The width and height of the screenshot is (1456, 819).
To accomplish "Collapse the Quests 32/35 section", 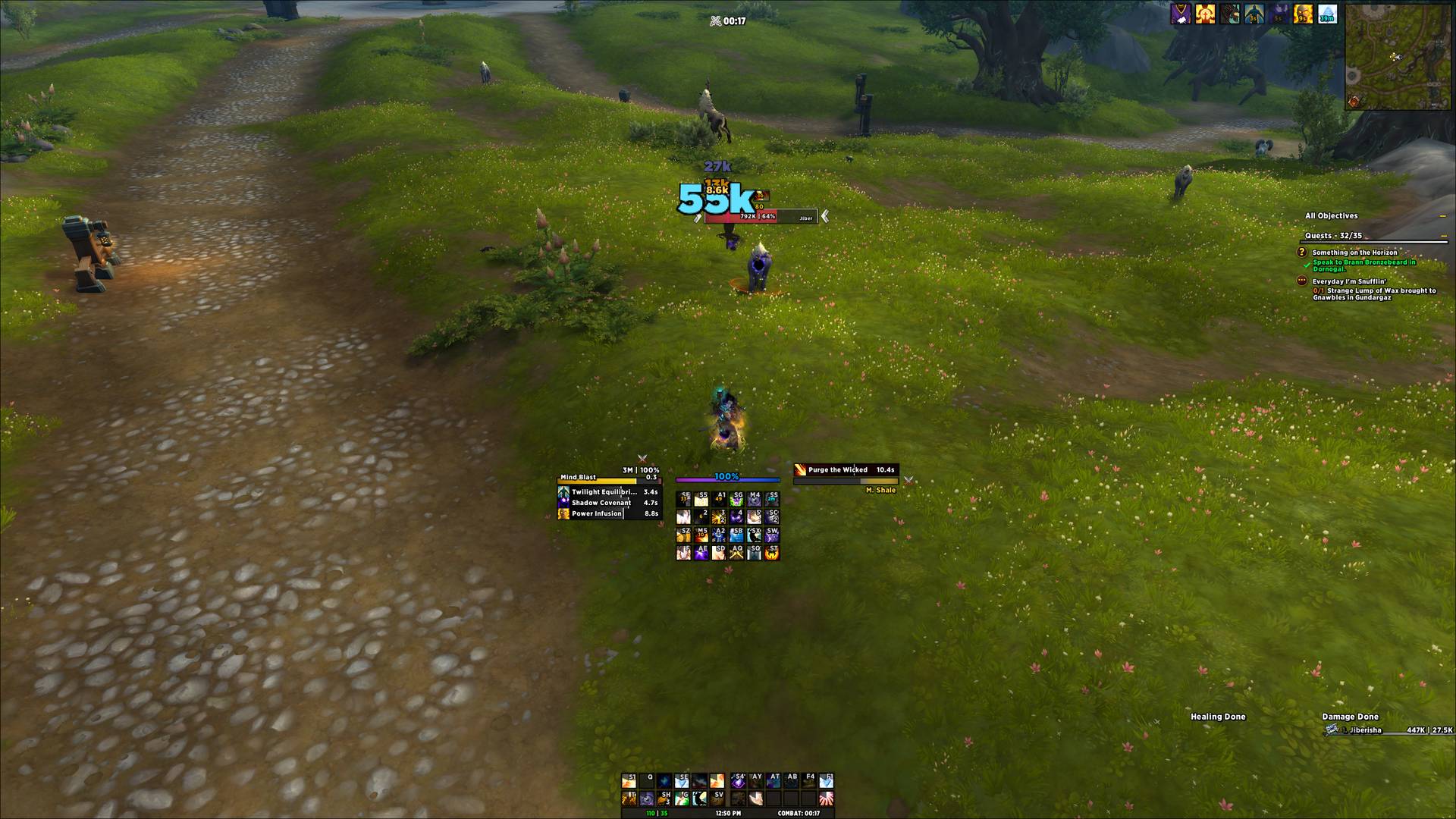I will click(x=1442, y=236).
